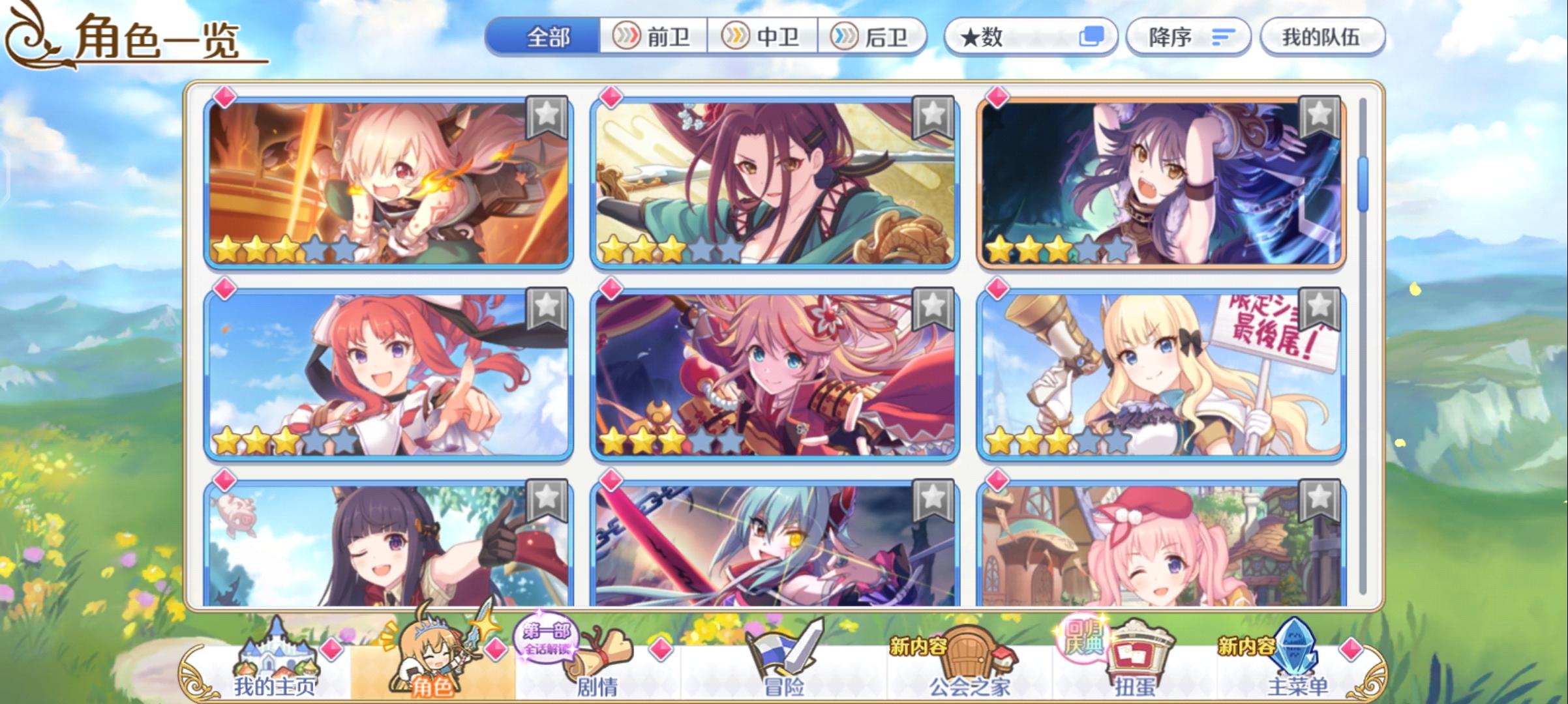This screenshot has height=704, width=1568.
Task: Change 降序 descending sort order
Action: (x=1187, y=37)
